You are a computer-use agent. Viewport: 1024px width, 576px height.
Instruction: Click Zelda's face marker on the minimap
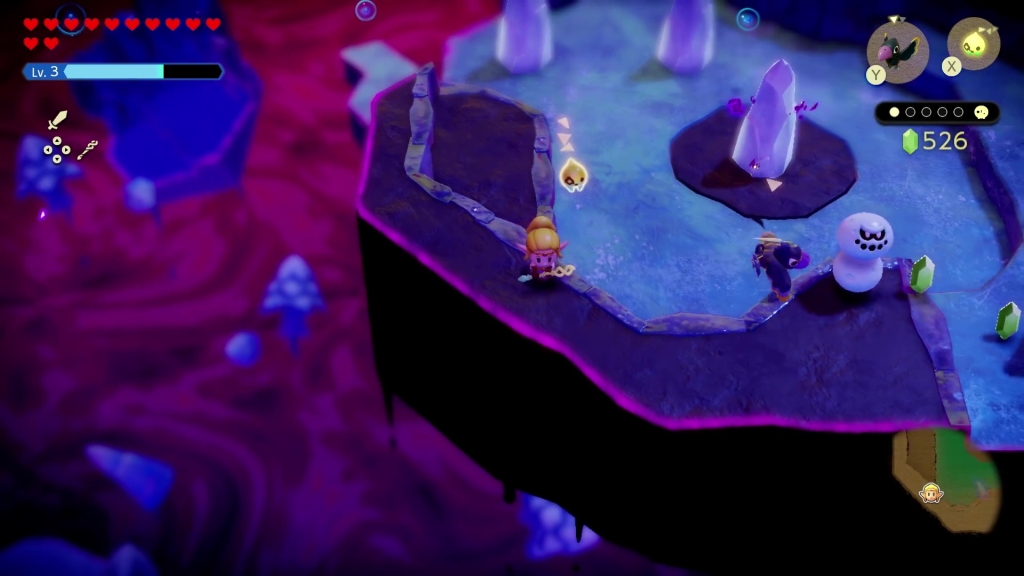coord(931,493)
